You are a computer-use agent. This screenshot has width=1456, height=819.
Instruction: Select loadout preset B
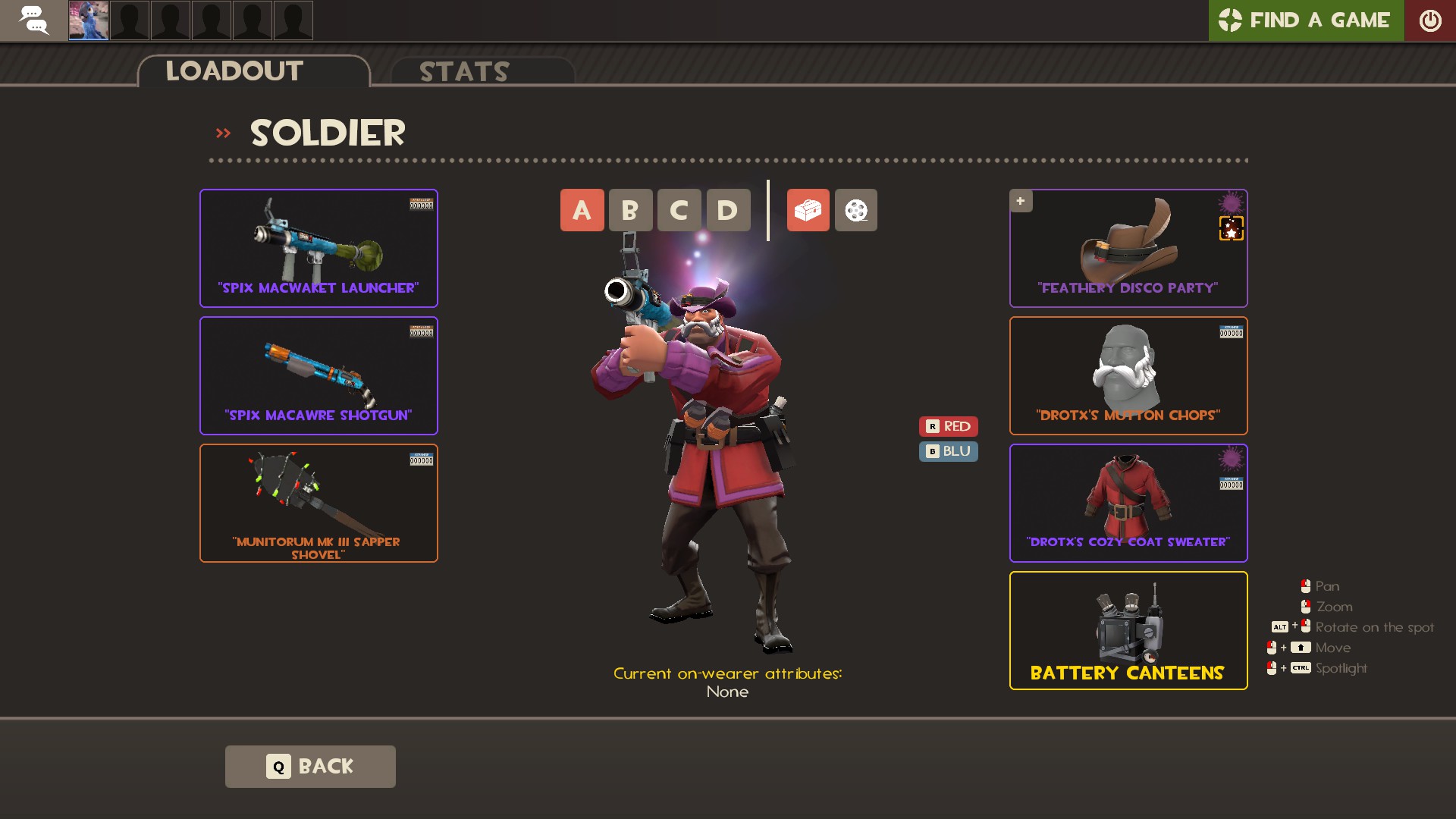pos(631,210)
